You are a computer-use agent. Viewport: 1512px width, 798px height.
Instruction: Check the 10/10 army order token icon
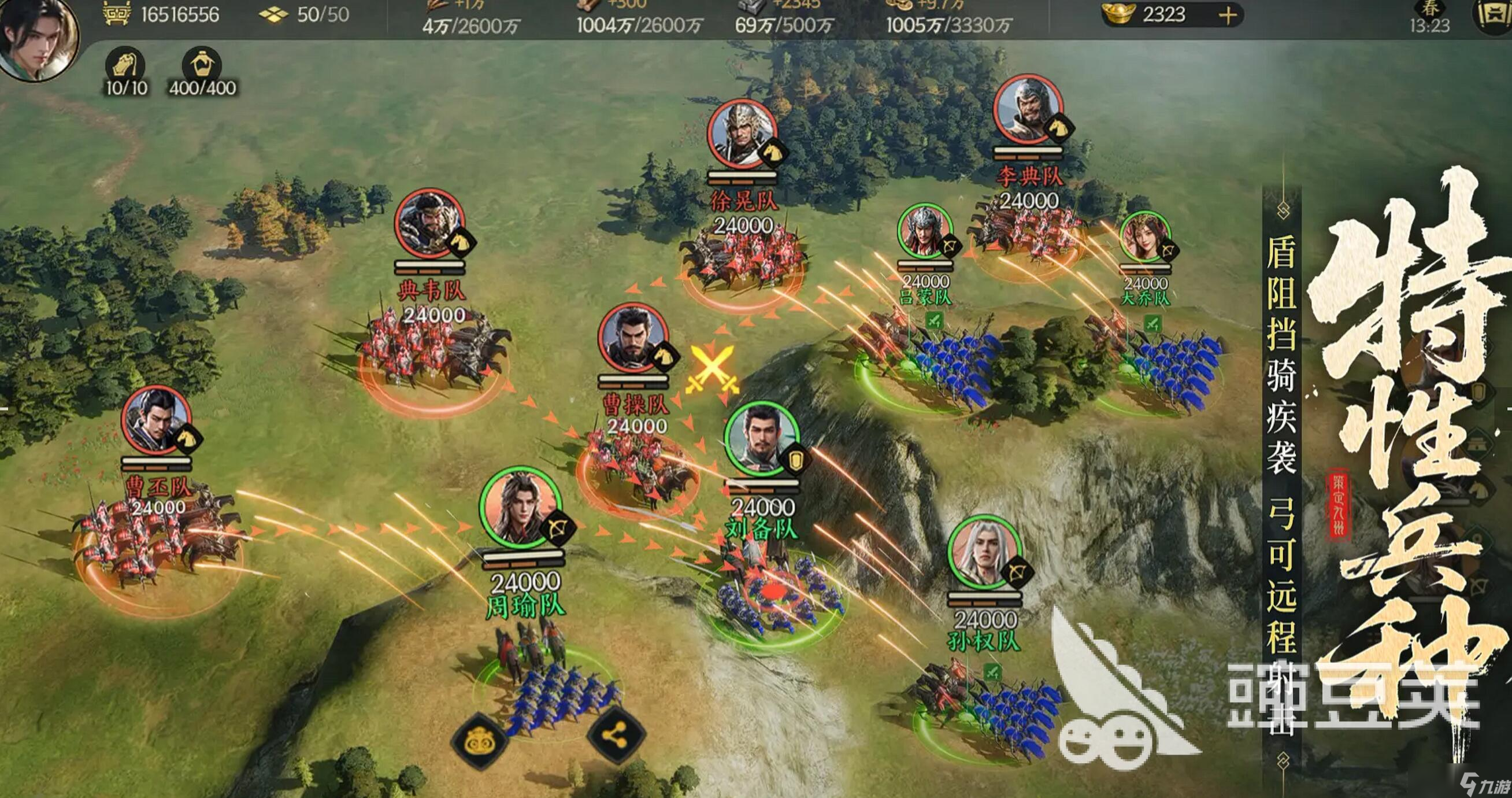125,65
